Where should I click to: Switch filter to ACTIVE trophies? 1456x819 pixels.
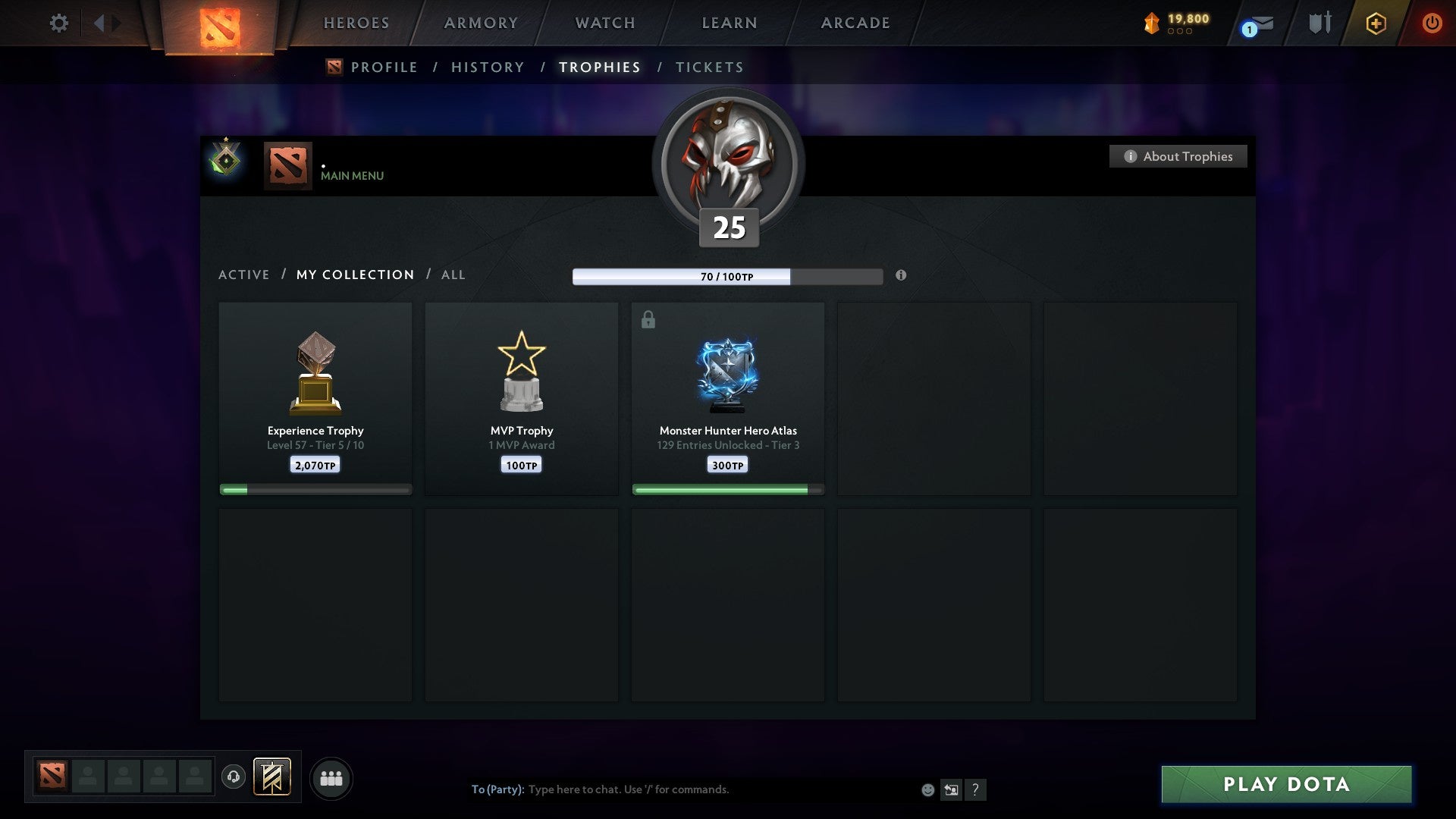coord(244,275)
